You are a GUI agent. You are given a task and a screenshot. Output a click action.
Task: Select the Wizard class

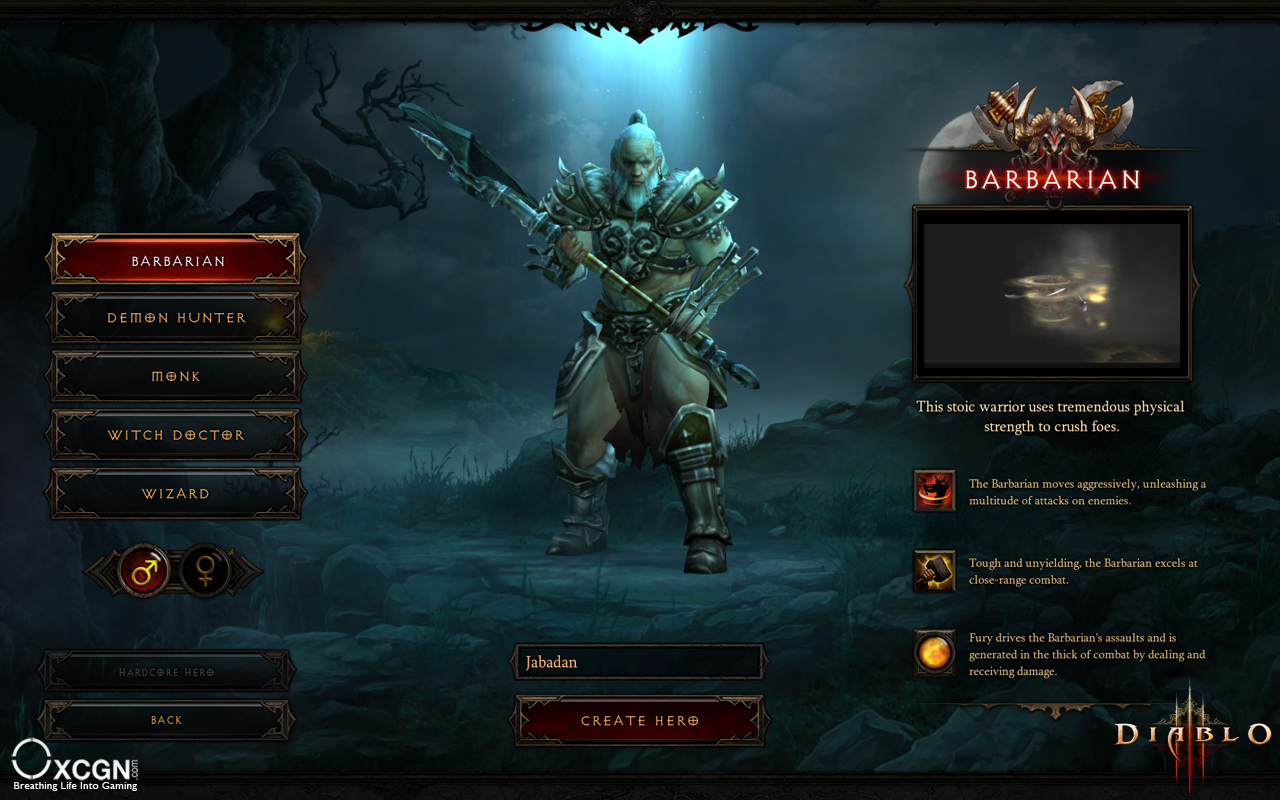click(176, 493)
